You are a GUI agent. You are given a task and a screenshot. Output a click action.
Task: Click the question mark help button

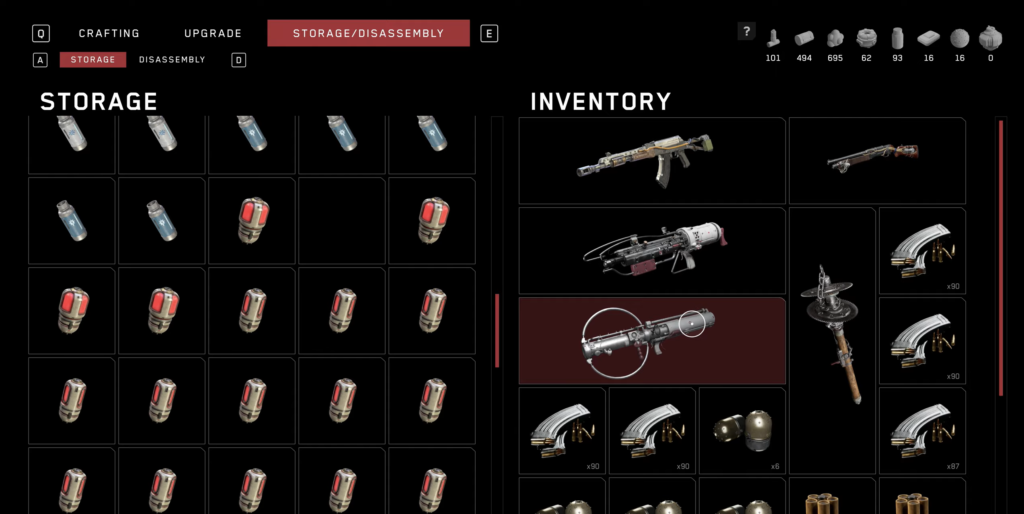point(746,31)
